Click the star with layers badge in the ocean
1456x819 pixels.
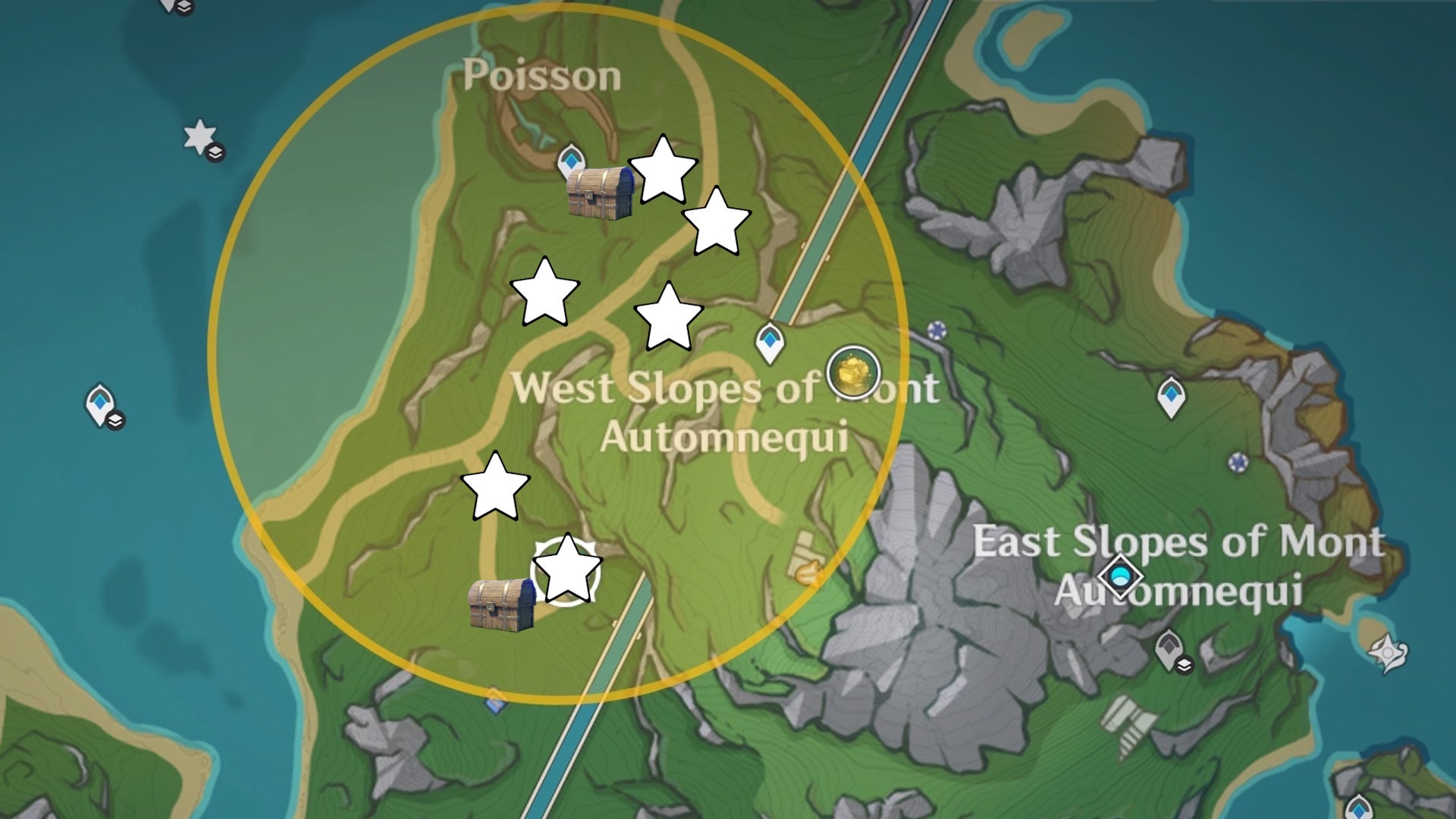[198, 135]
